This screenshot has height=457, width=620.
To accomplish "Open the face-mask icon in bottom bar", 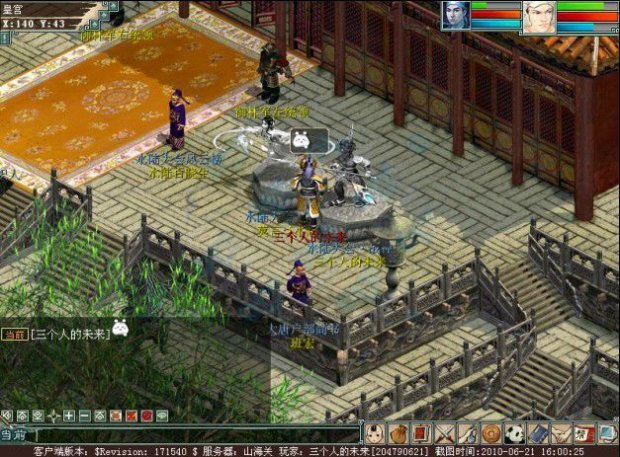I will (x=375, y=434).
